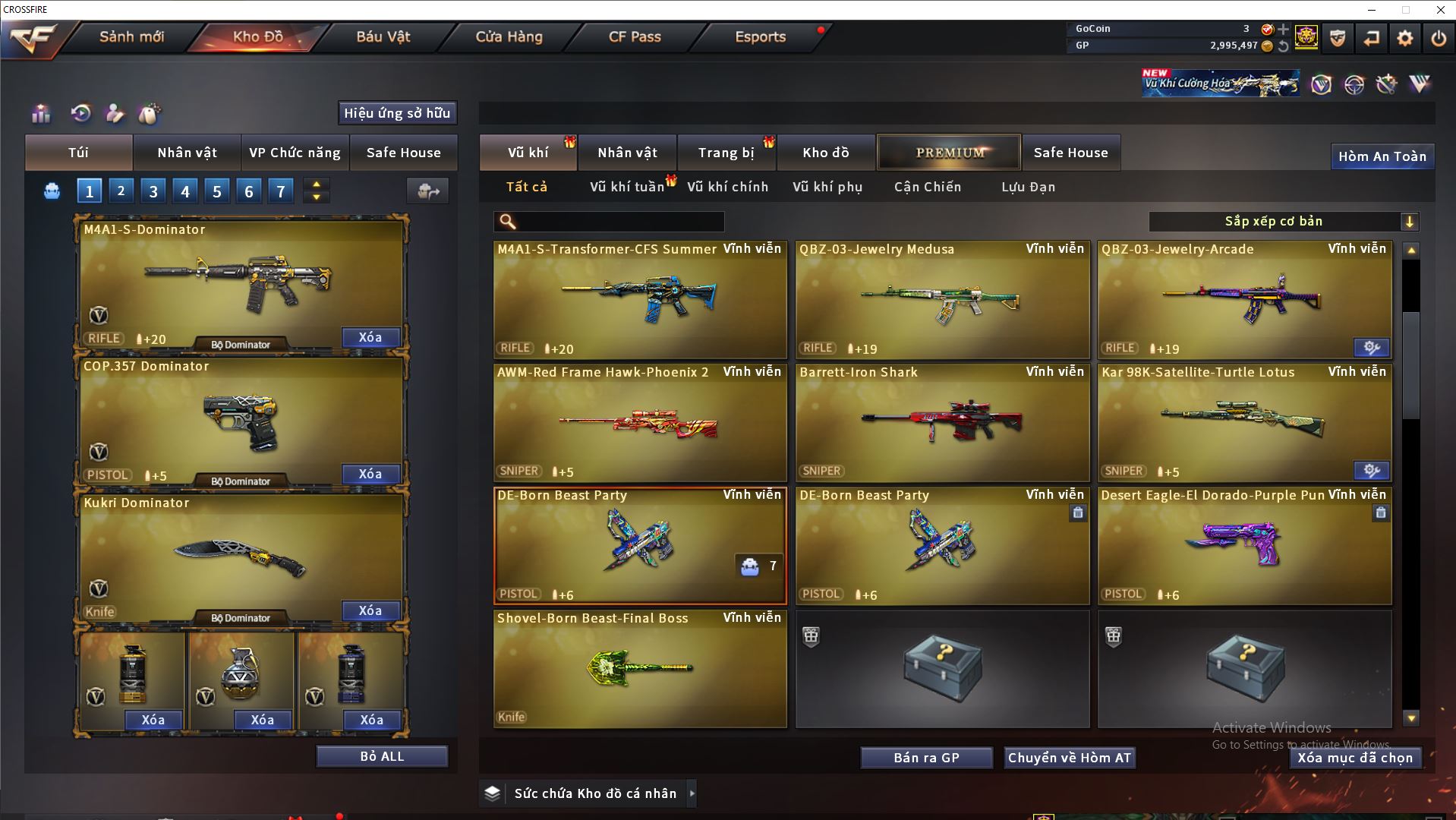This screenshot has height=820, width=1456.
Task: Choose the AWM-Red Frame Hawk-Phoenix 2
Action: 640,422
